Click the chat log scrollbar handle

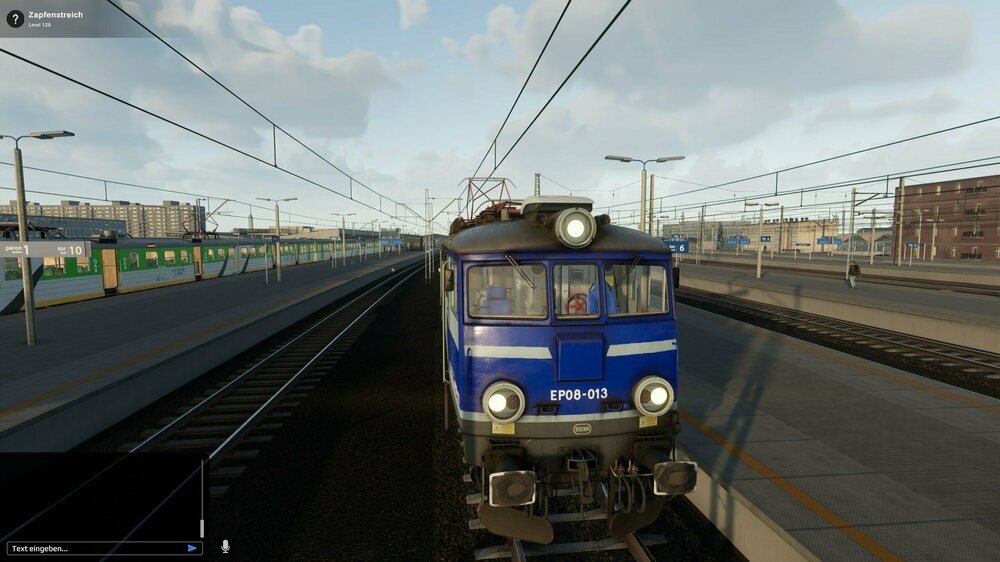(x=202, y=528)
